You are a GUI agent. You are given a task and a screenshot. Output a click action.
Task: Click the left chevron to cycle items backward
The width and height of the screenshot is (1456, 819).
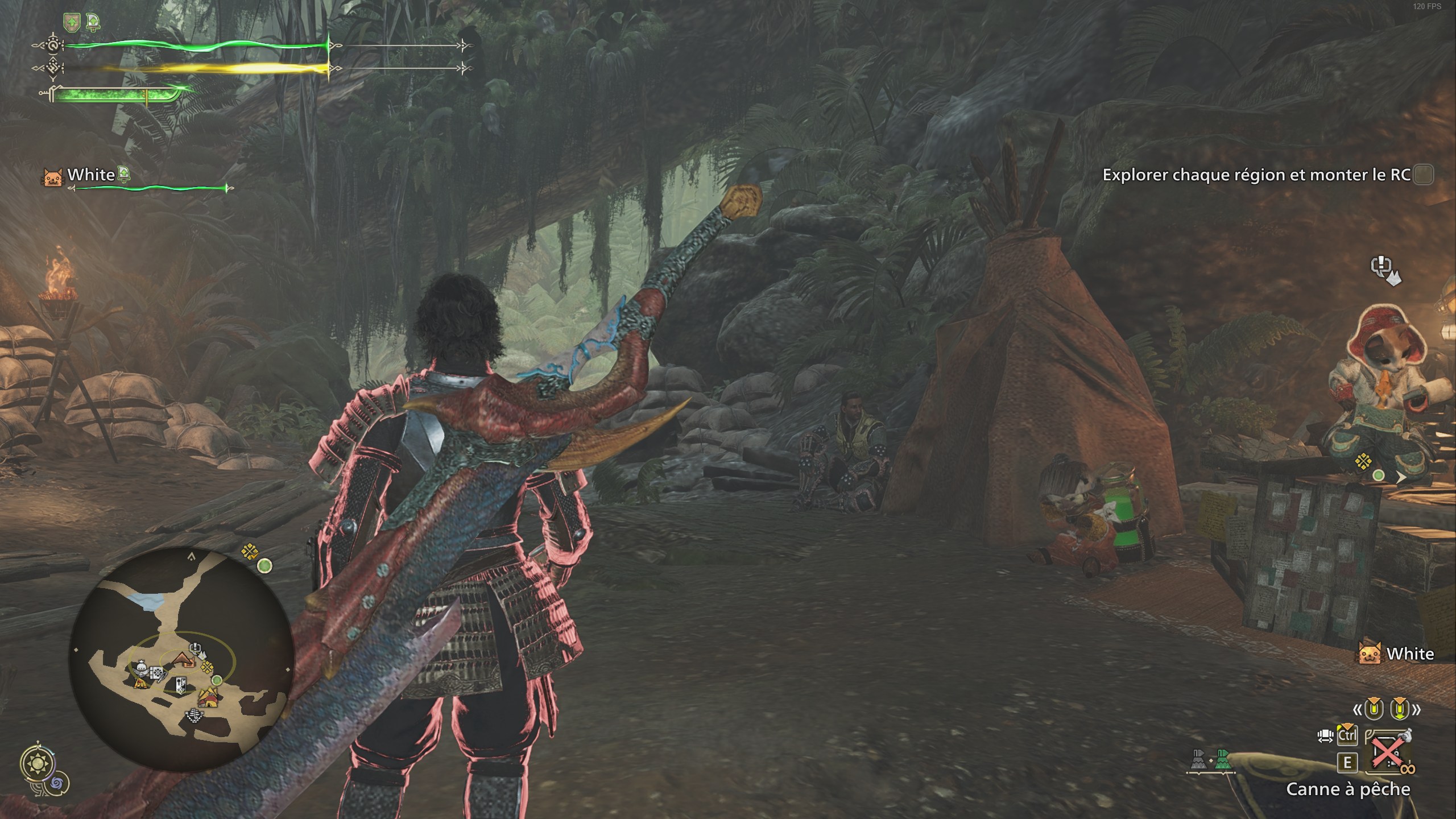pos(1358,710)
